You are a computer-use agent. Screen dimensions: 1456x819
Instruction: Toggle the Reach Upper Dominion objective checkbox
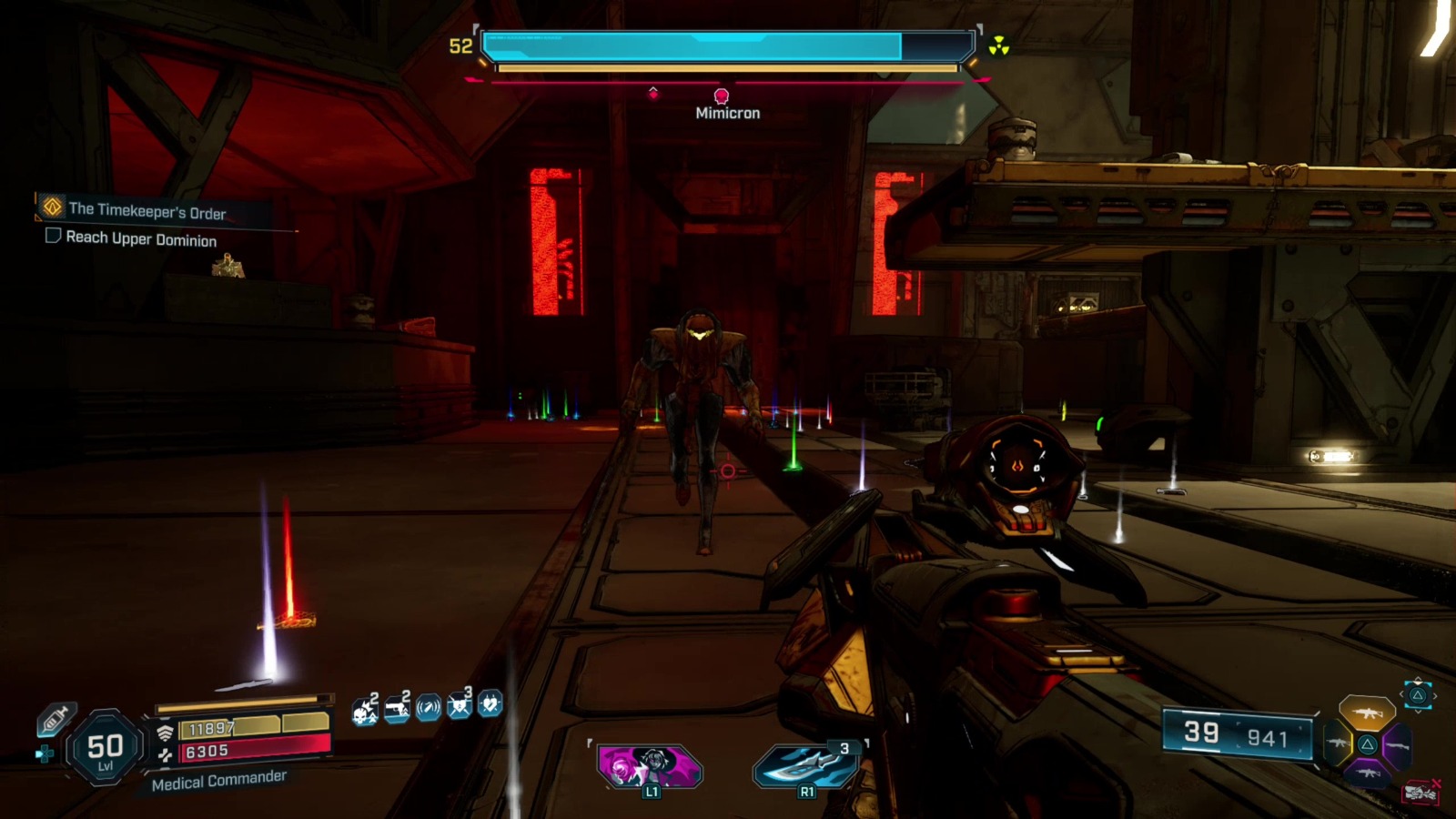(53, 236)
